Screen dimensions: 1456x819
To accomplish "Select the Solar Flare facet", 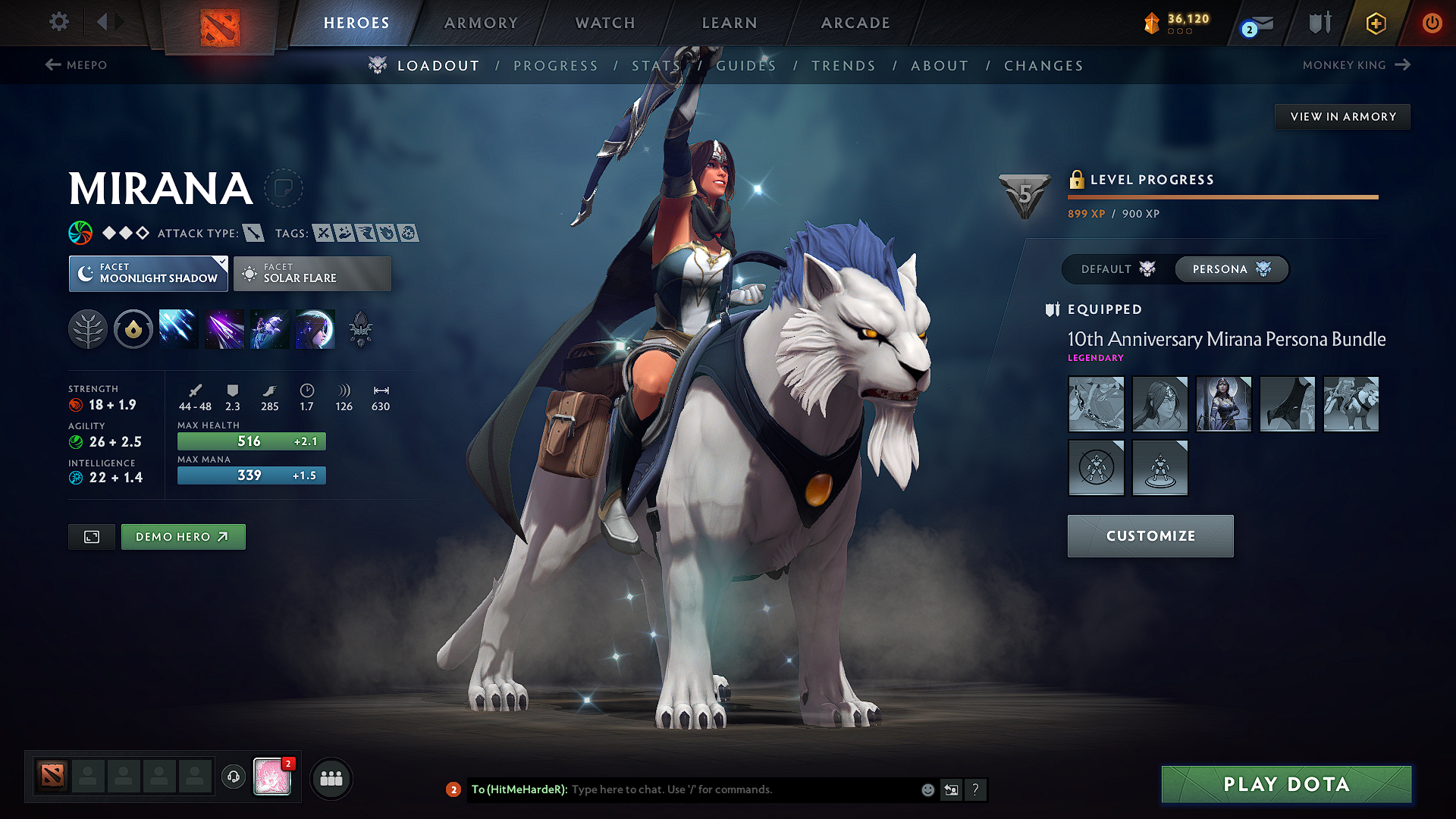I will (312, 274).
